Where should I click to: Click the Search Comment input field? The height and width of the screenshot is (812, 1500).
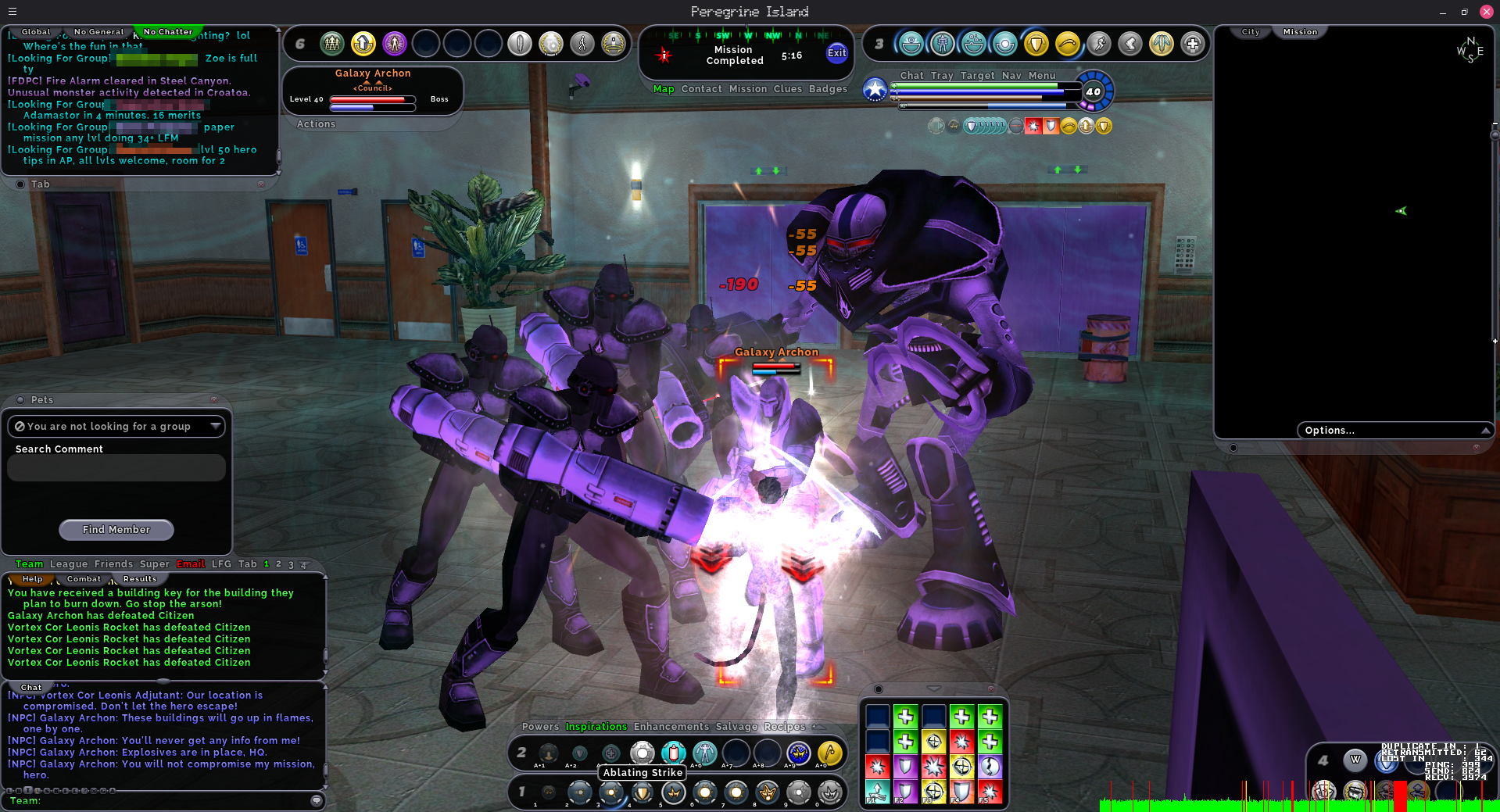[x=116, y=468]
